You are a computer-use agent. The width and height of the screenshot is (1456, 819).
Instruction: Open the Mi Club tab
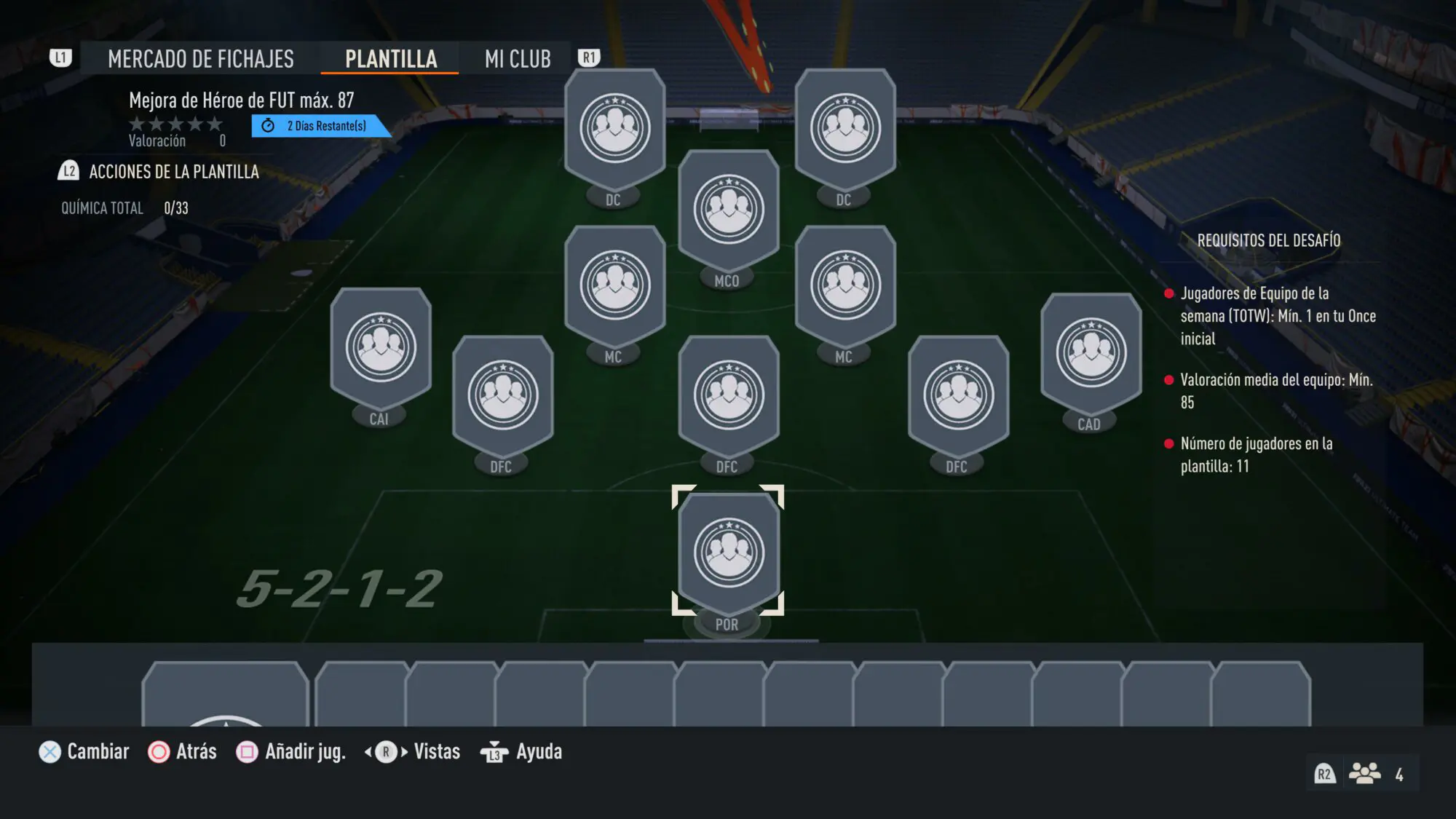click(x=518, y=59)
